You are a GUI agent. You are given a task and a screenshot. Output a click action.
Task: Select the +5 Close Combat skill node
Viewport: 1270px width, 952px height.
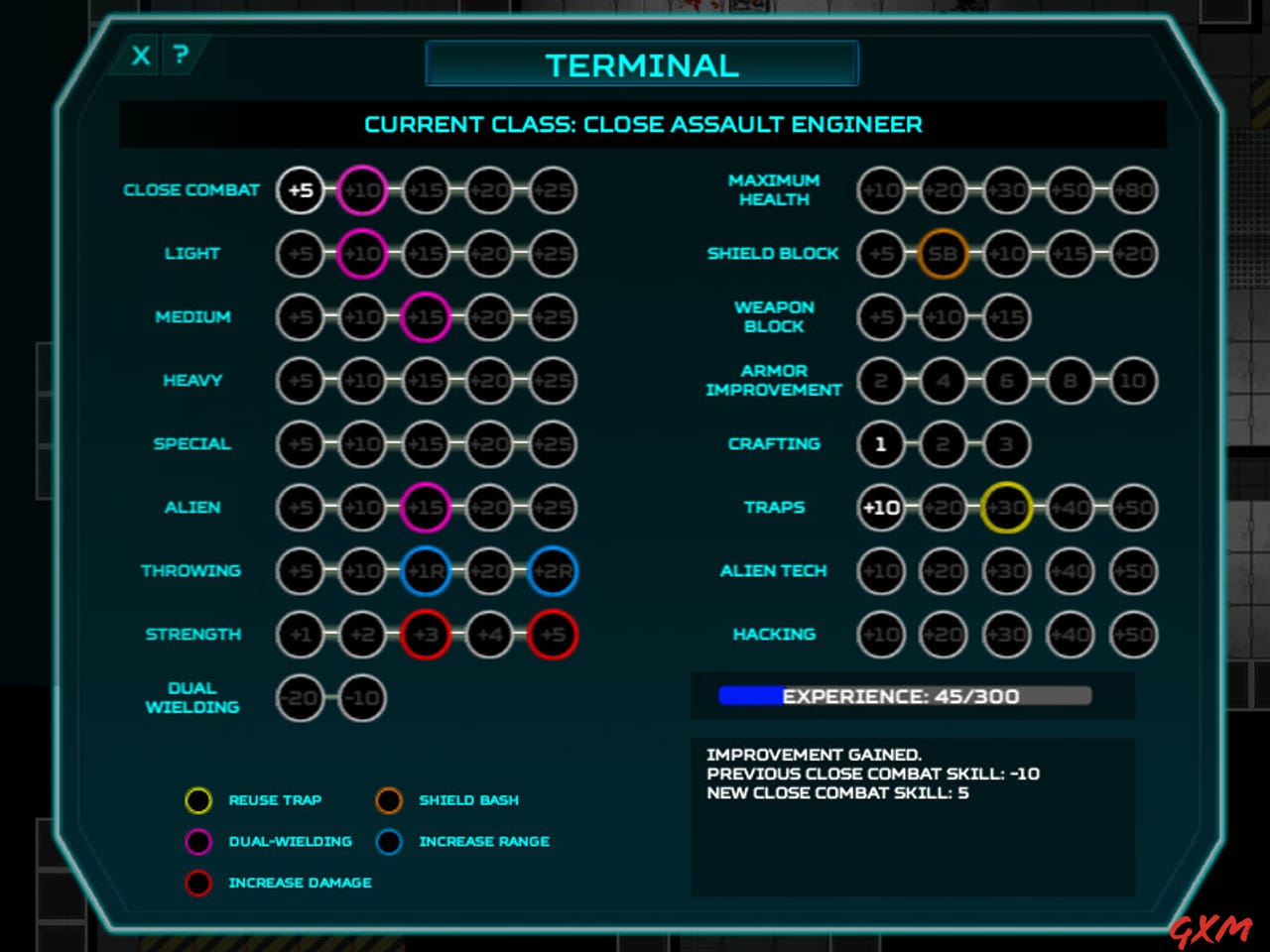coord(299,190)
